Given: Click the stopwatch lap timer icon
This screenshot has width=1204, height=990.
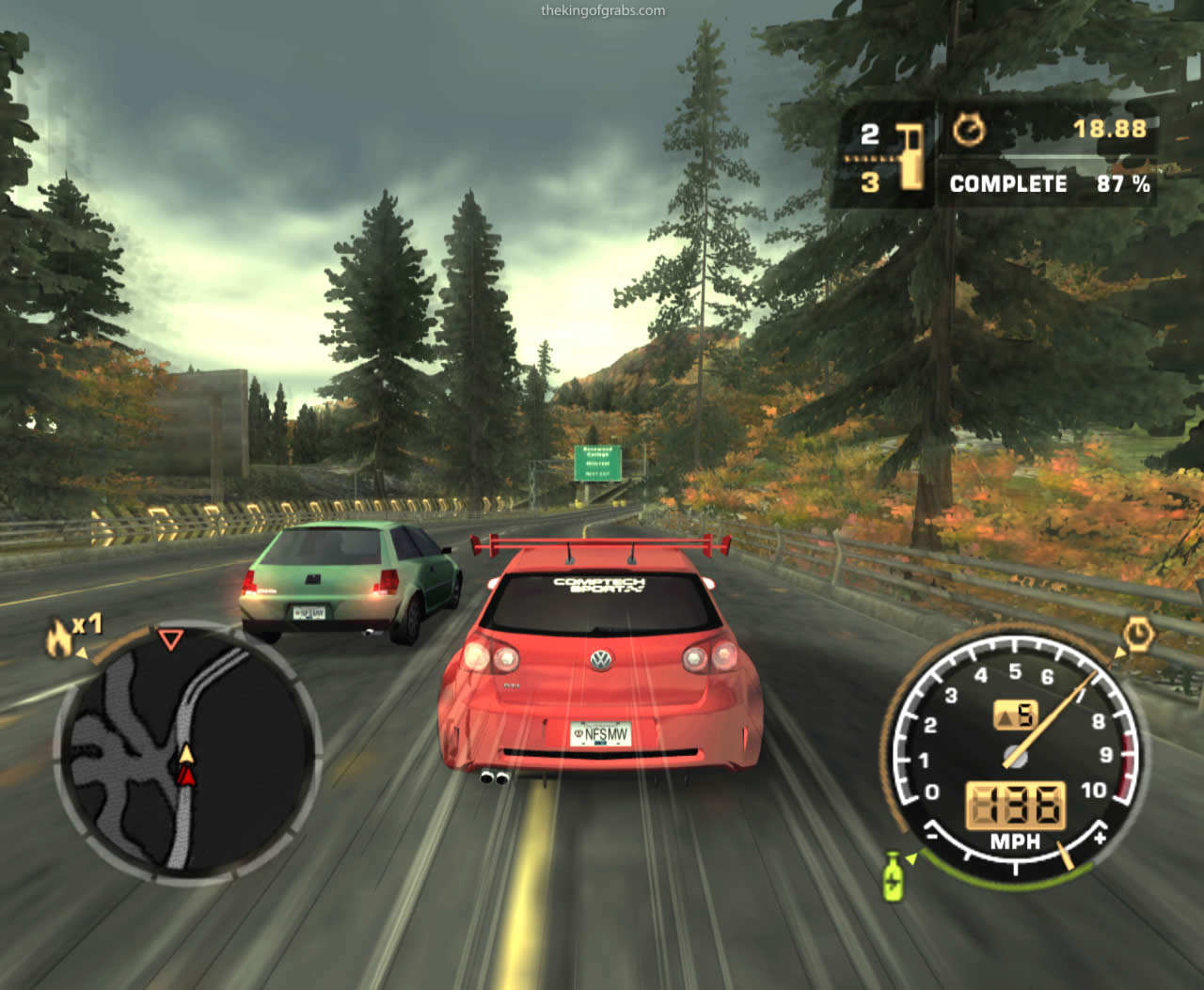Looking at the screenshot, I should pyautogui.click(x=969, y=130).
